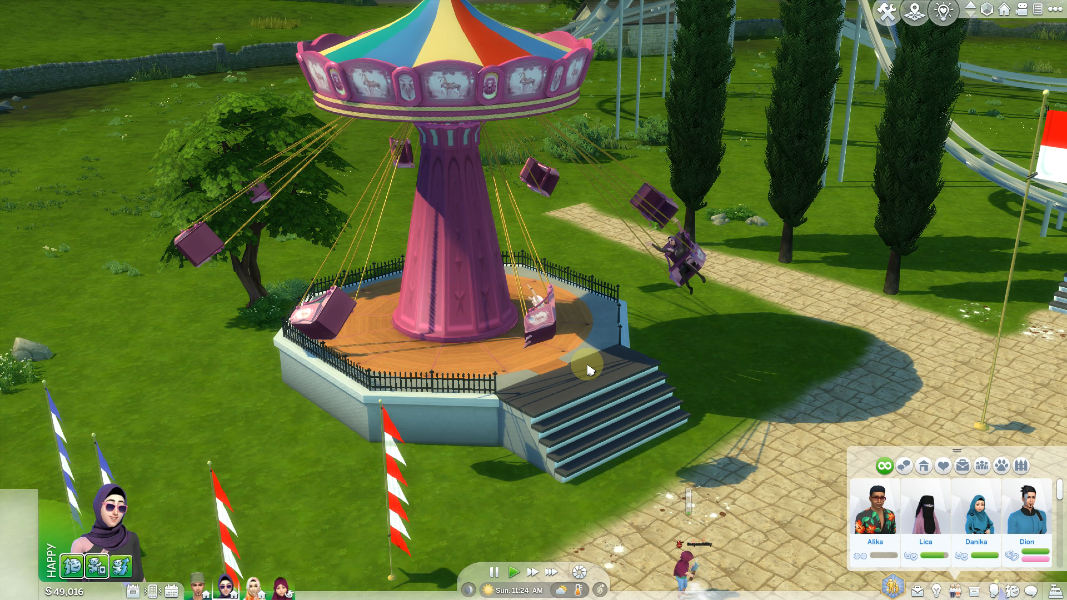1067x600 pixels.
Task: Click the camera controls icon
Action: point(1022,10)
